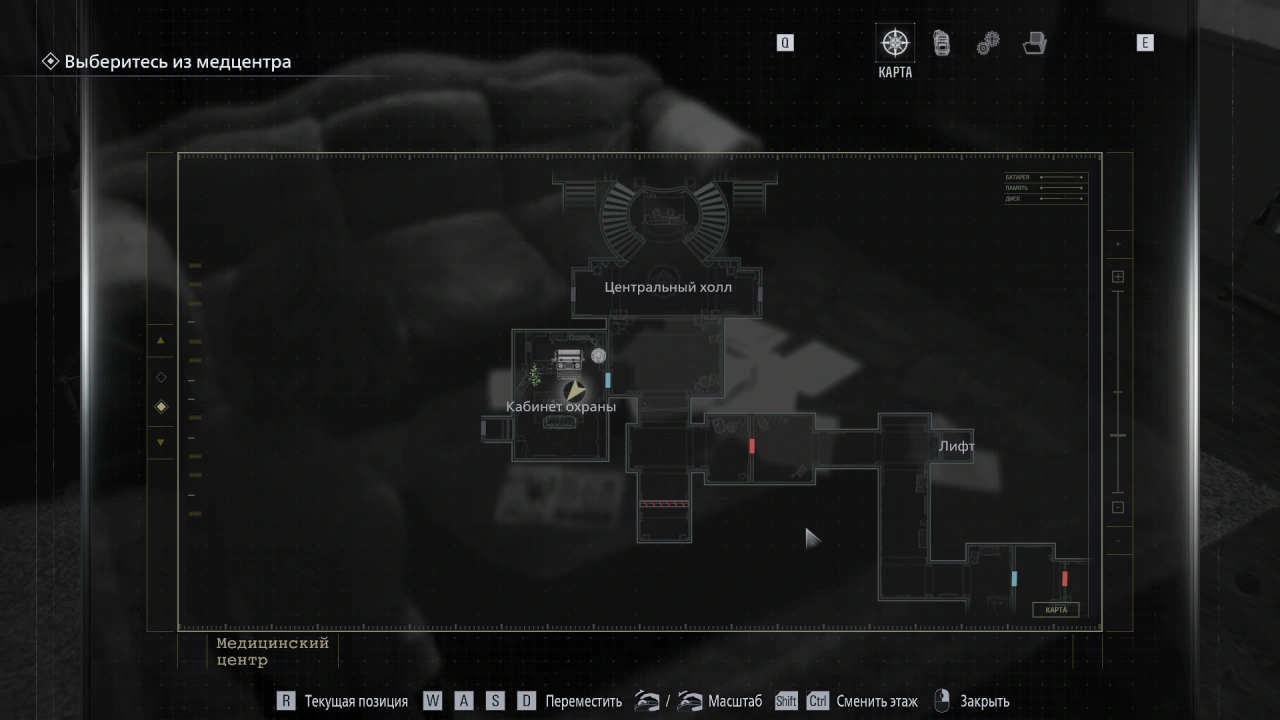
Task: Select the player position arrow marker
Action: click(574, 391)
